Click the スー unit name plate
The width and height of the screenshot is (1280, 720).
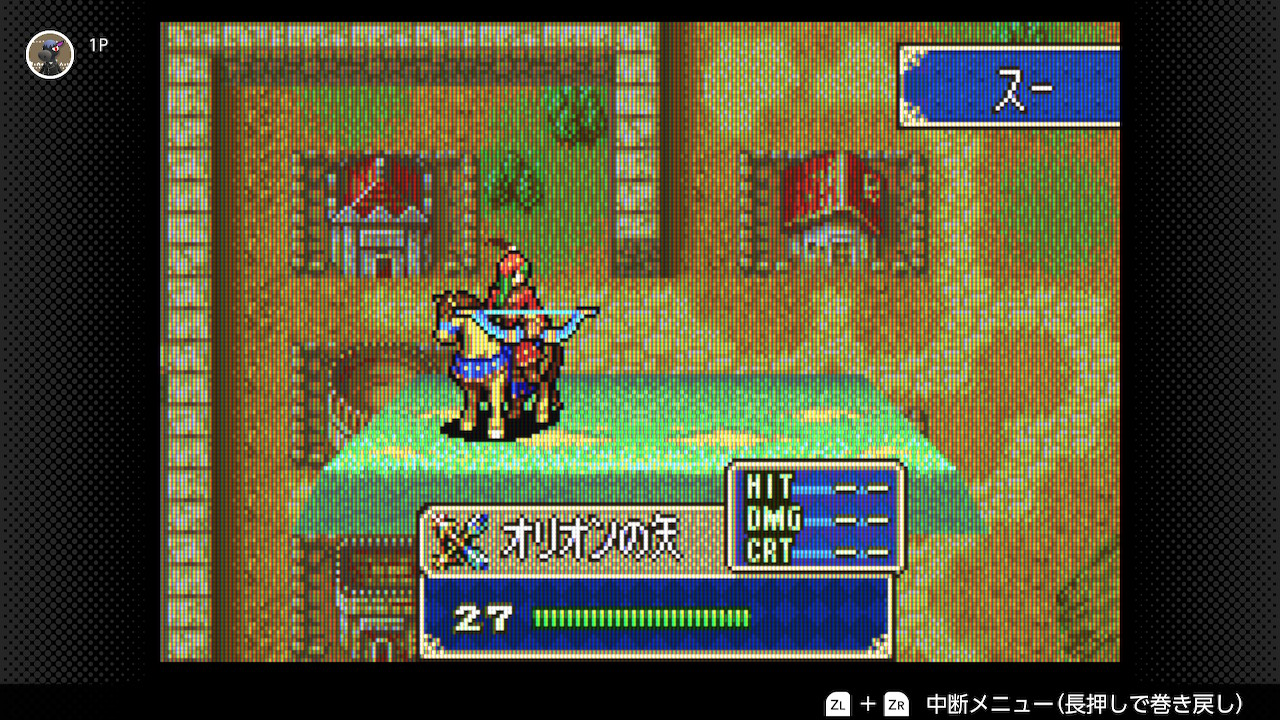(1010, 87)
